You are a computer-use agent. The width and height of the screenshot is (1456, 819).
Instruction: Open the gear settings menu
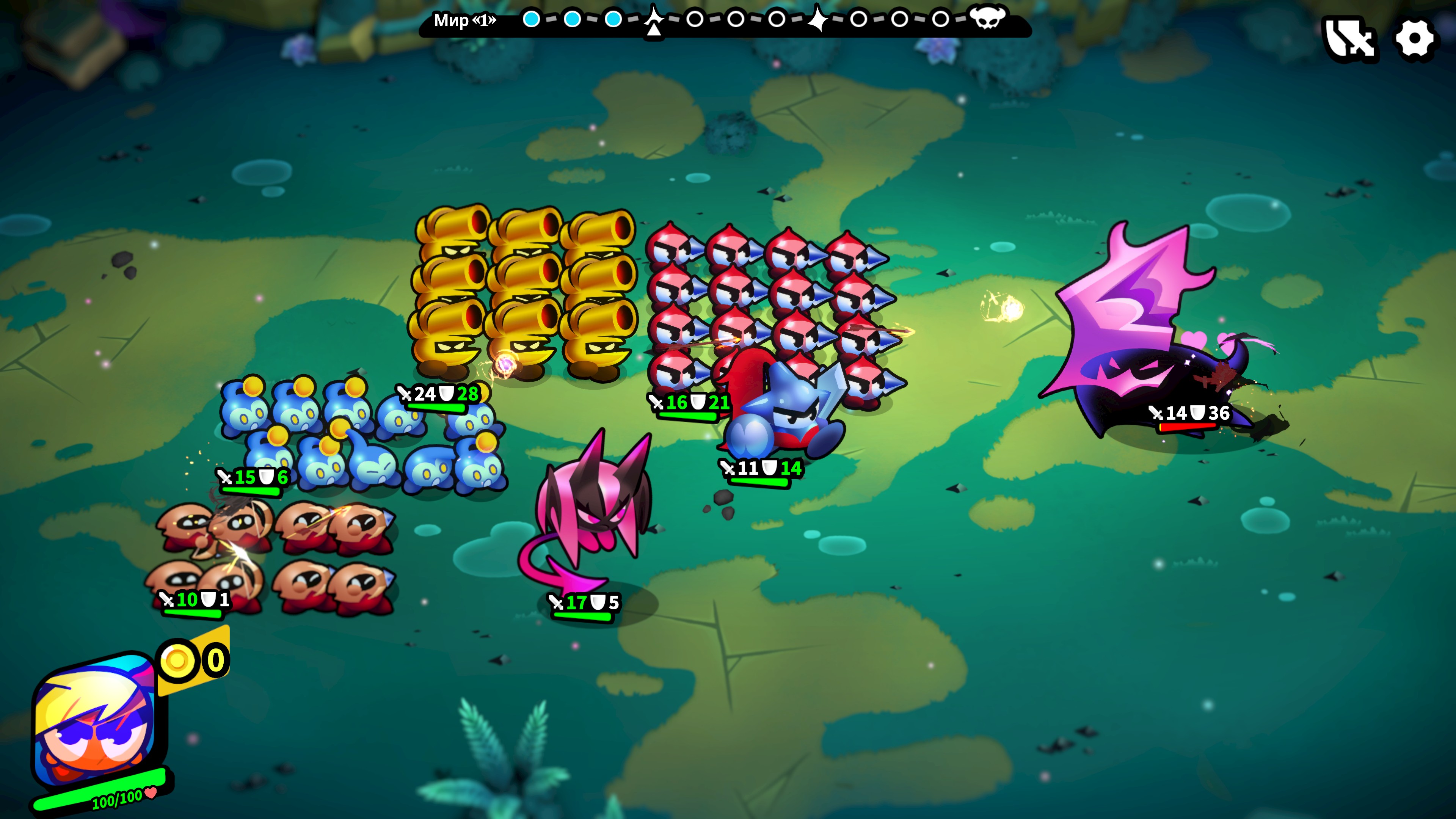(x=1414, y=39)
